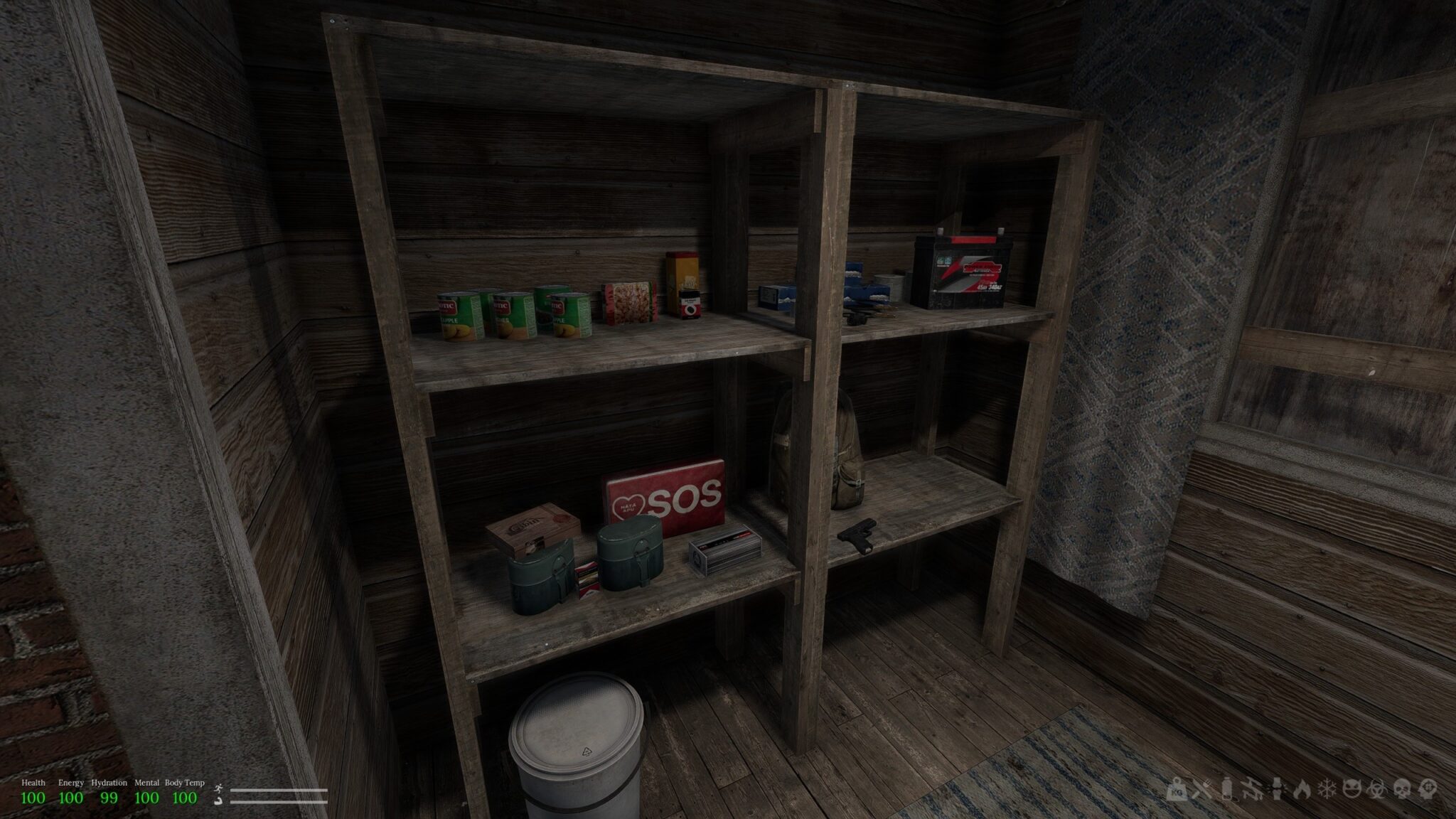Select the skull status icon
Viewport: 1456px width, 819px height.
coord(1402,789)
